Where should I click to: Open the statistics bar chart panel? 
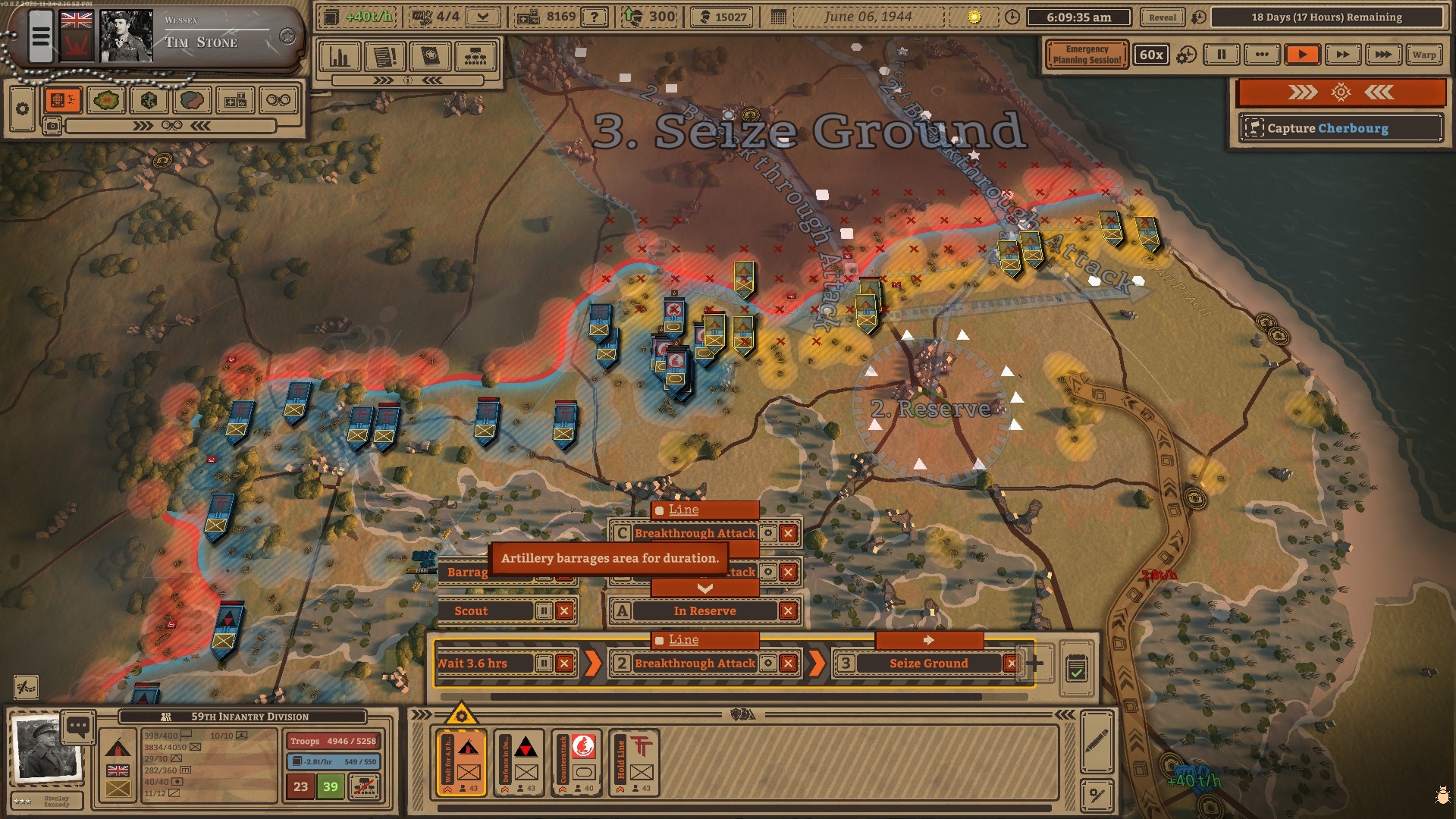[x=340, y=57]
